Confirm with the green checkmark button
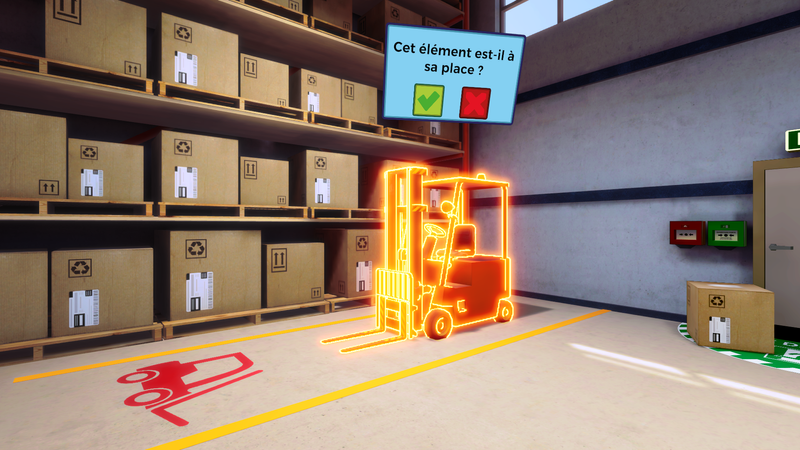Image resolution: width=800 pixels, height=450 pixels. click(x=429, y=100)
